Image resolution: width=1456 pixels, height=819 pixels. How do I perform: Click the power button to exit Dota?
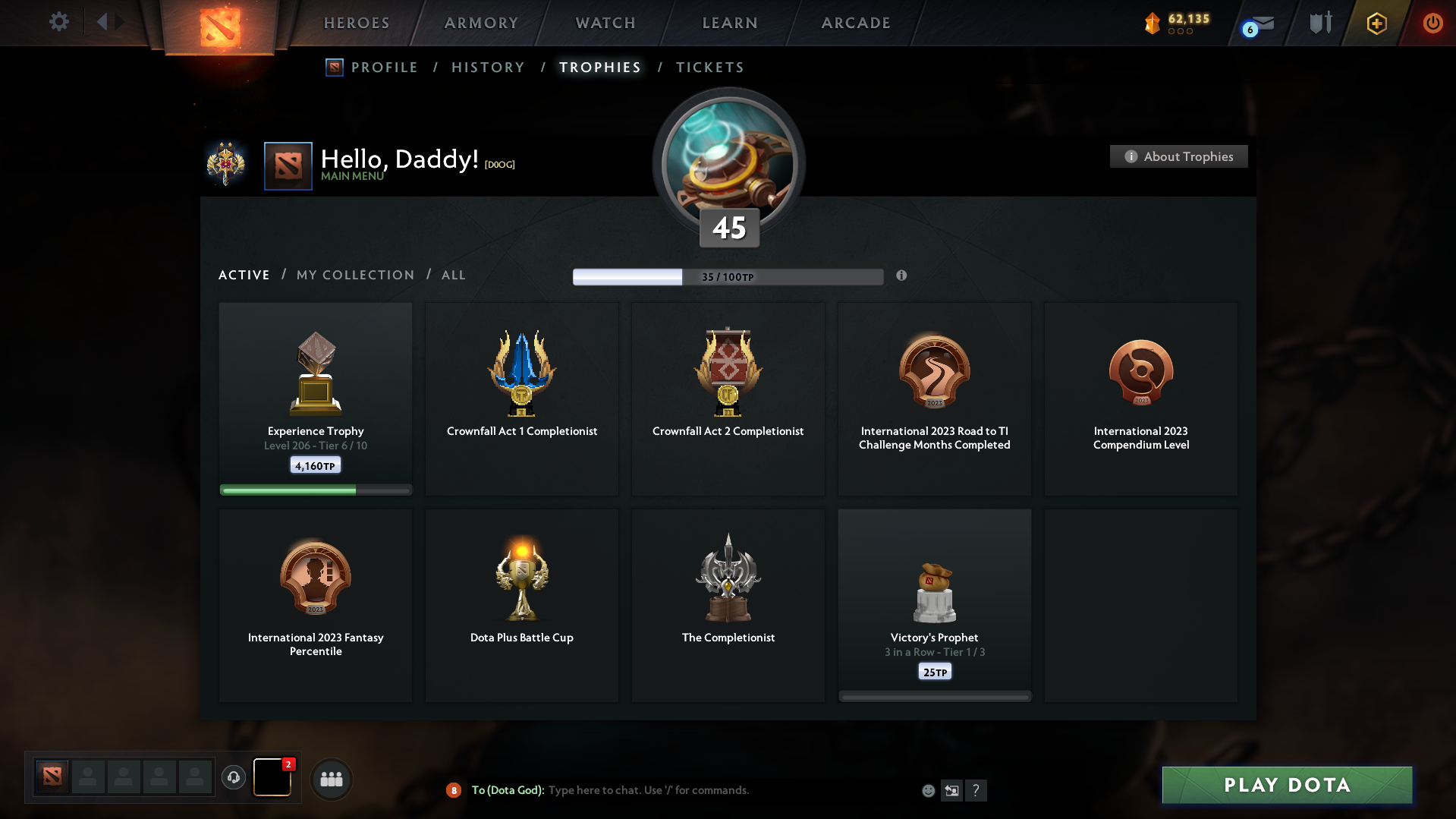(x=1432, y=23)
